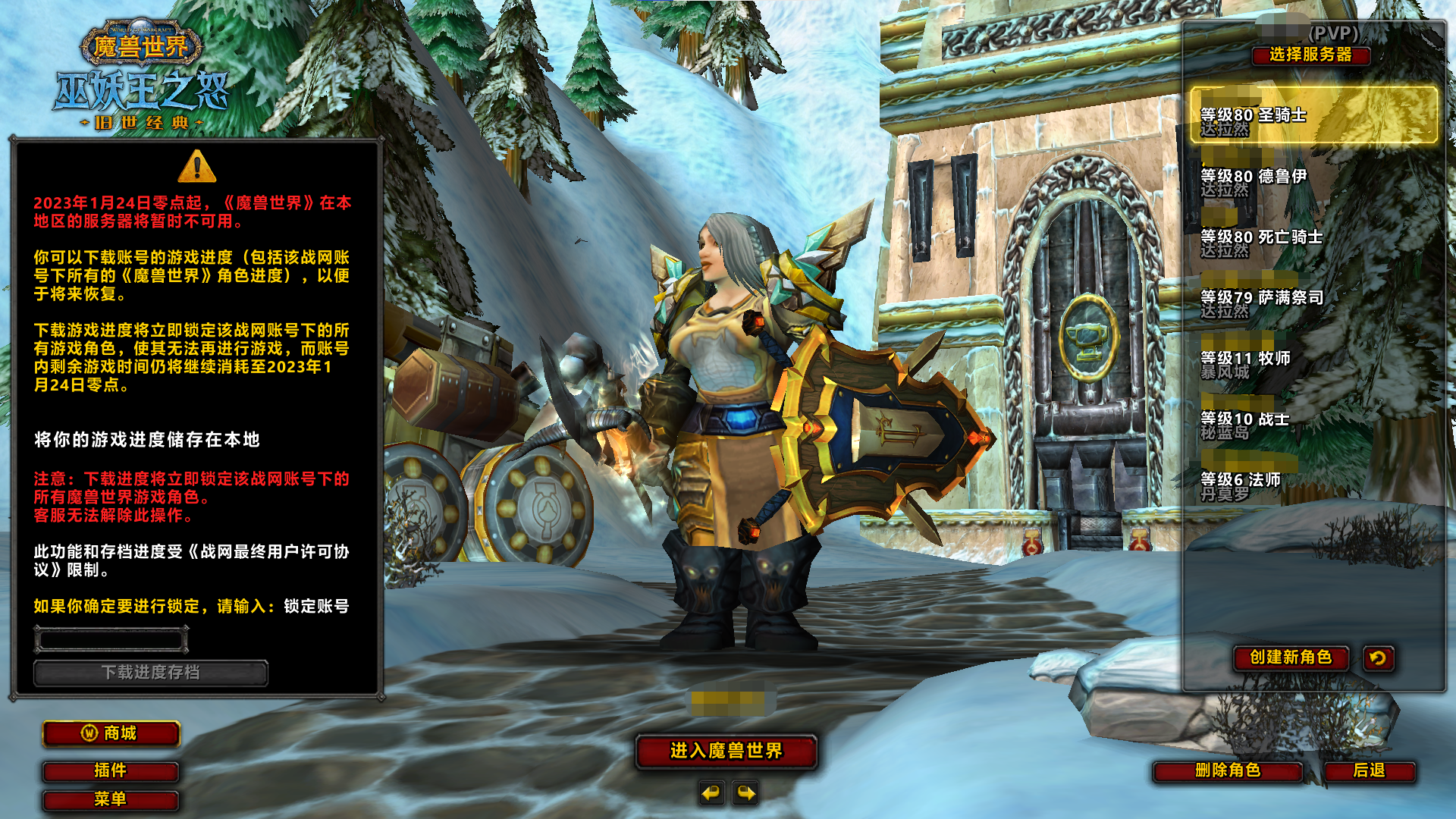
Task: Open the 菜单 menu
Action: point(111,799)
